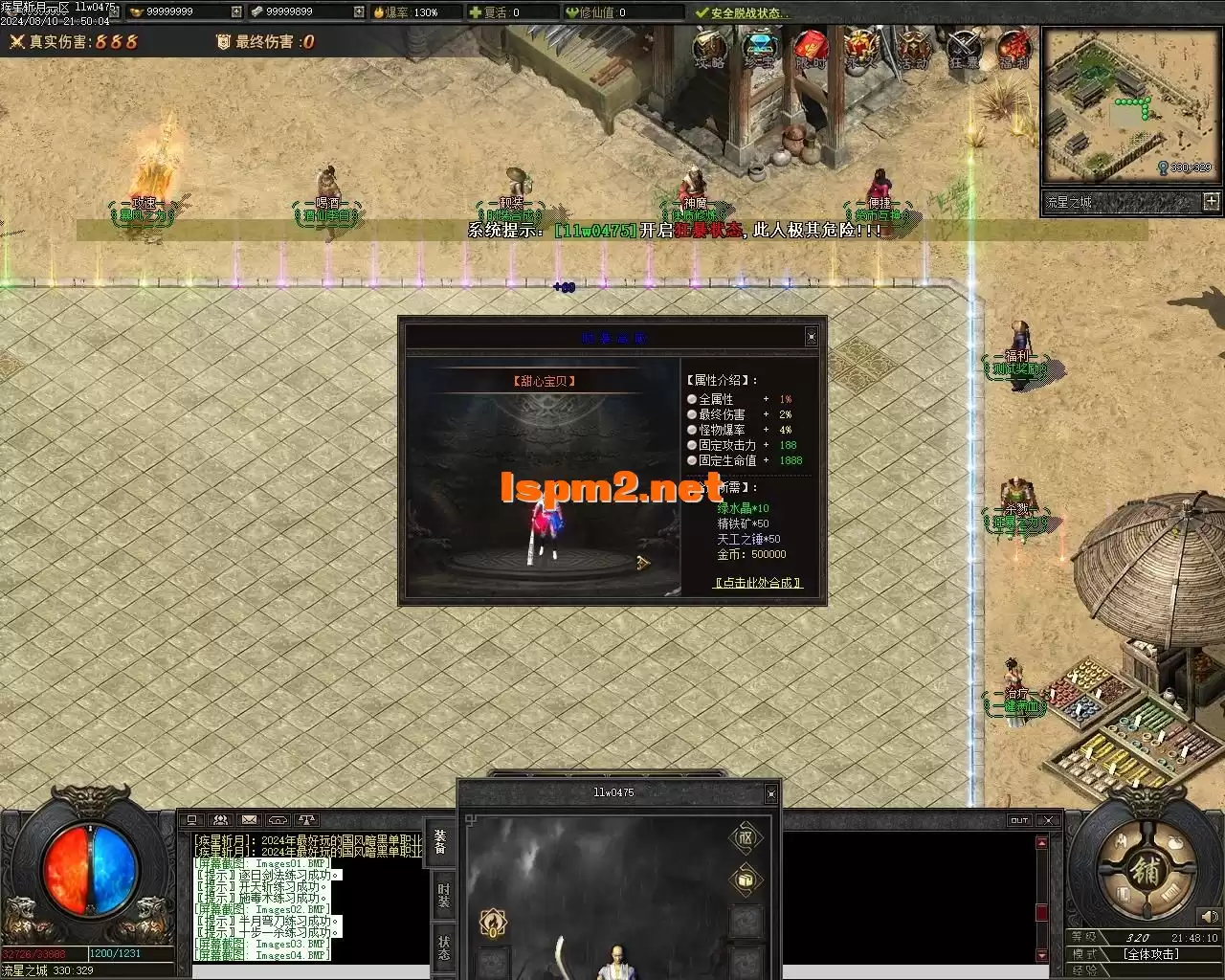Switch to the 状态 status tab
The image size is (1225, 980).
(x=443, y=947)
